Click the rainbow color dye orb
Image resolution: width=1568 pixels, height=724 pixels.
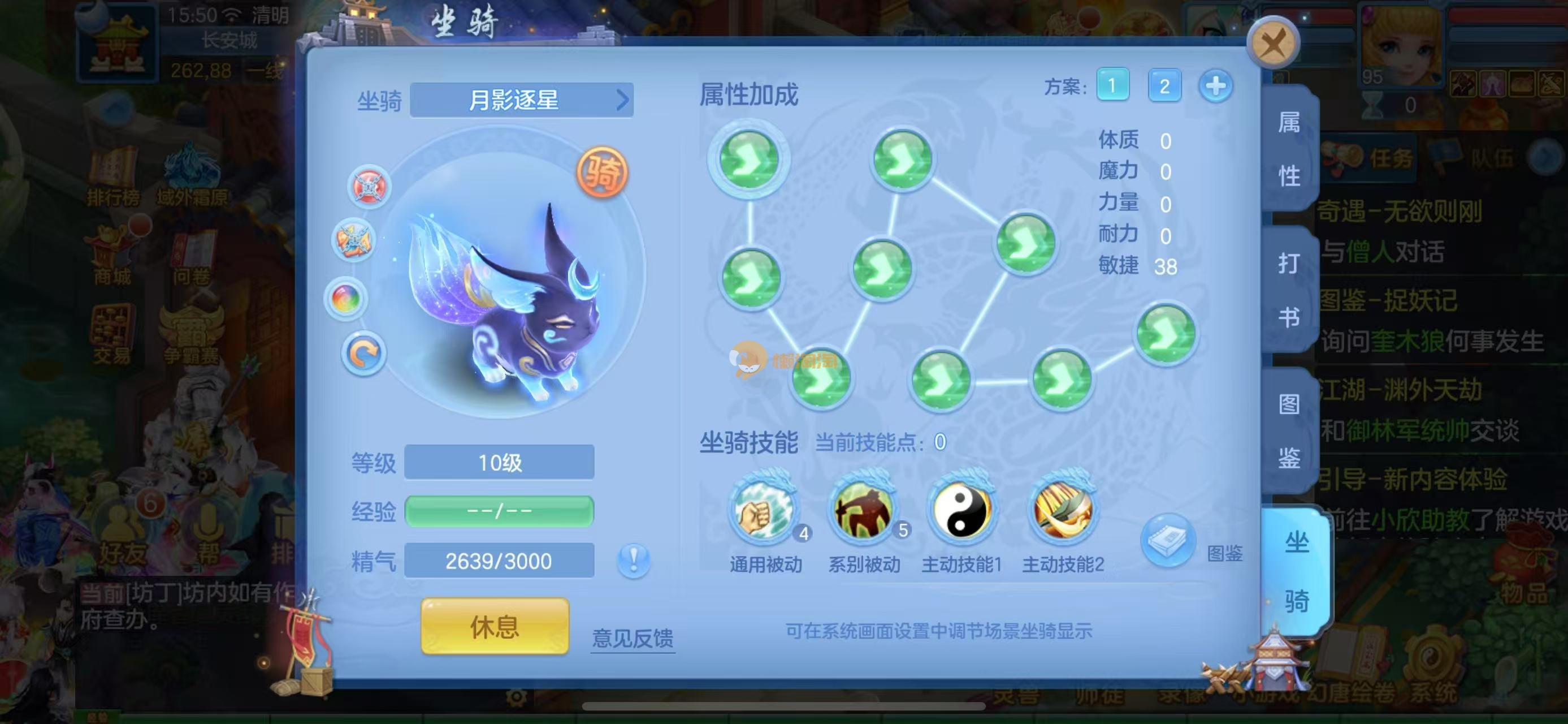point(346,299)
